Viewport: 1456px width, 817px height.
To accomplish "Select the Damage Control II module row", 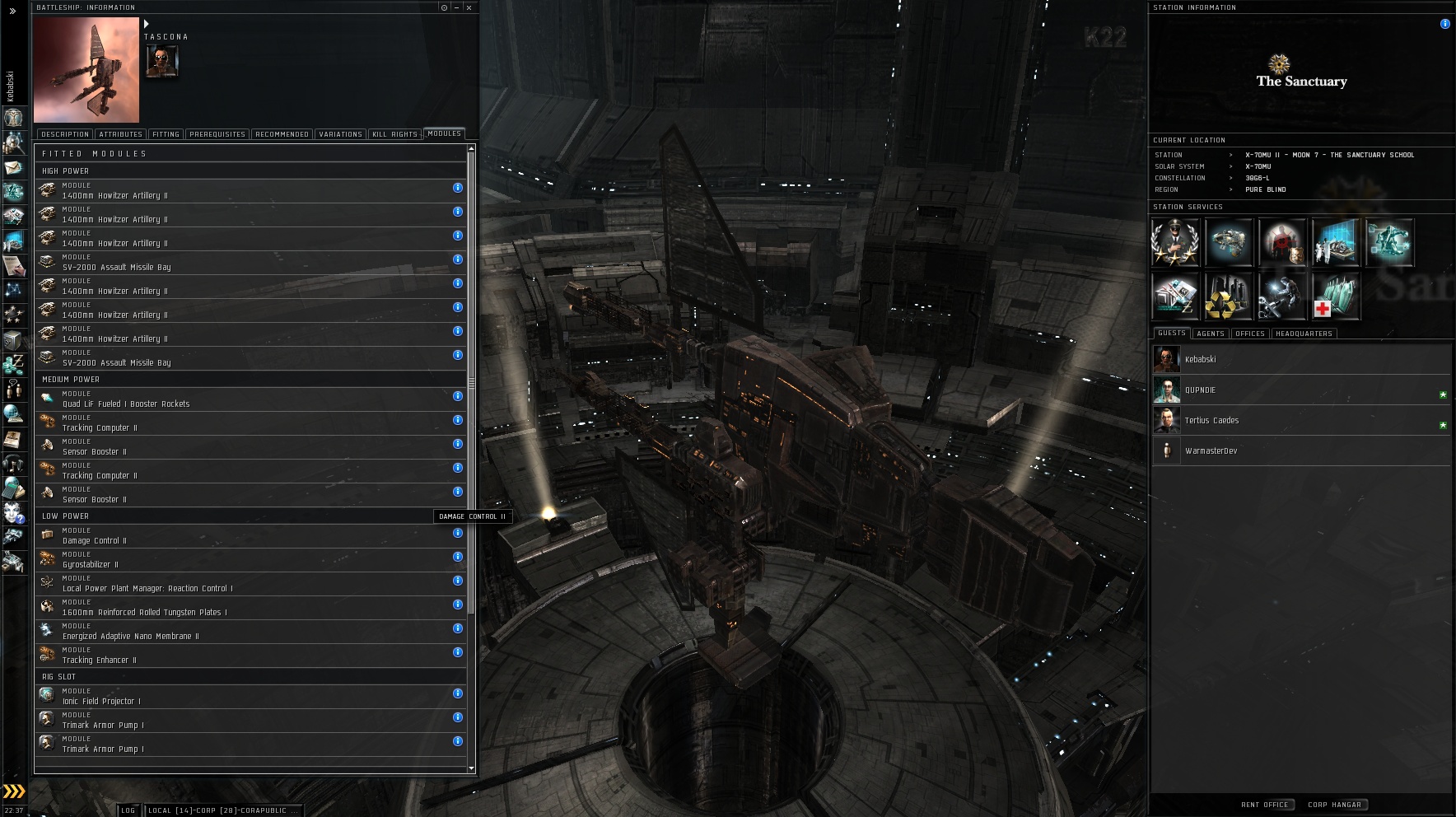I will 247,536.
